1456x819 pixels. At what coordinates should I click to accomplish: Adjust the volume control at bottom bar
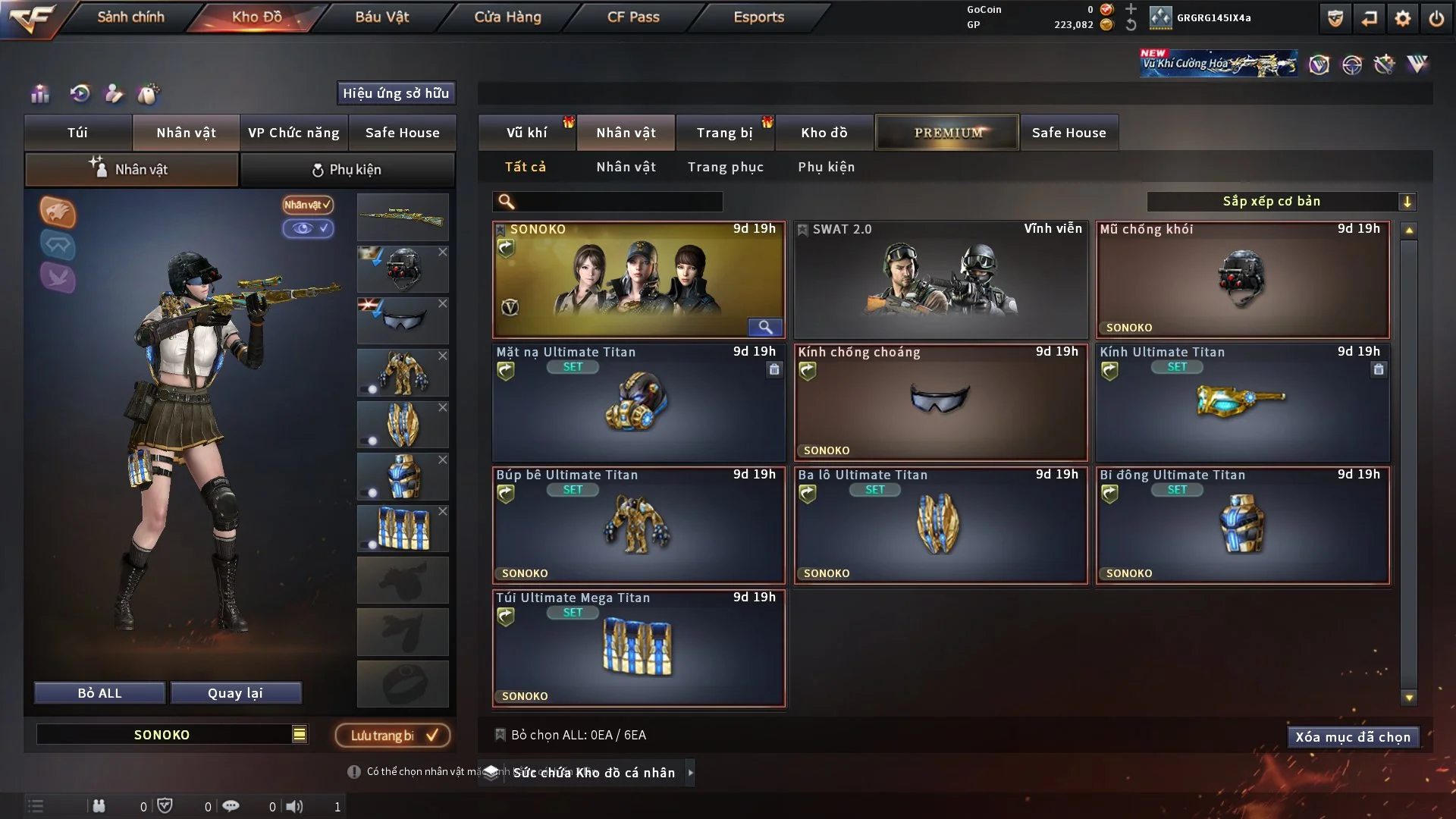click(x=296, y=806)
